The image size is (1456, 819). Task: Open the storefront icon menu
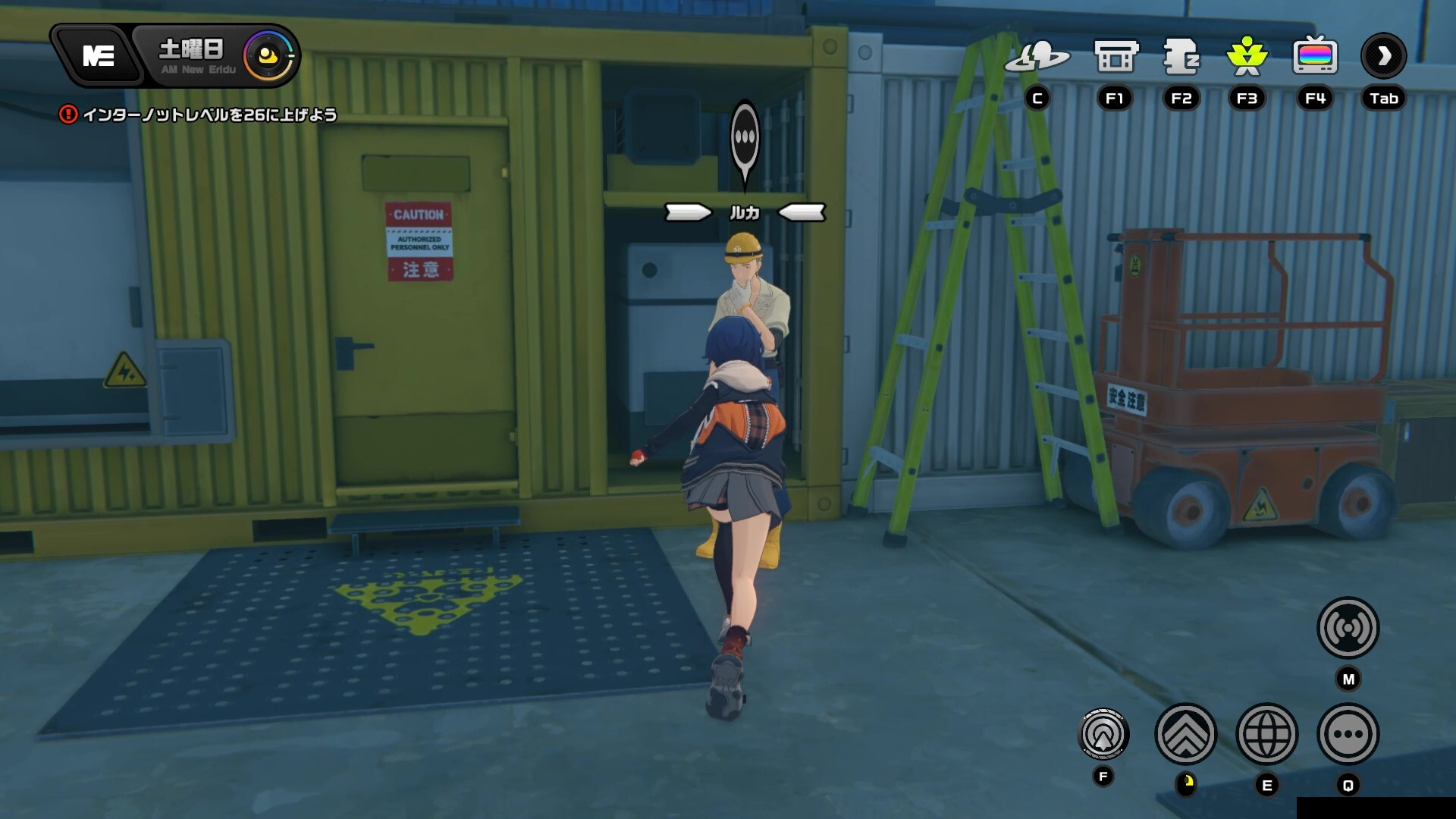[1116, 57]
